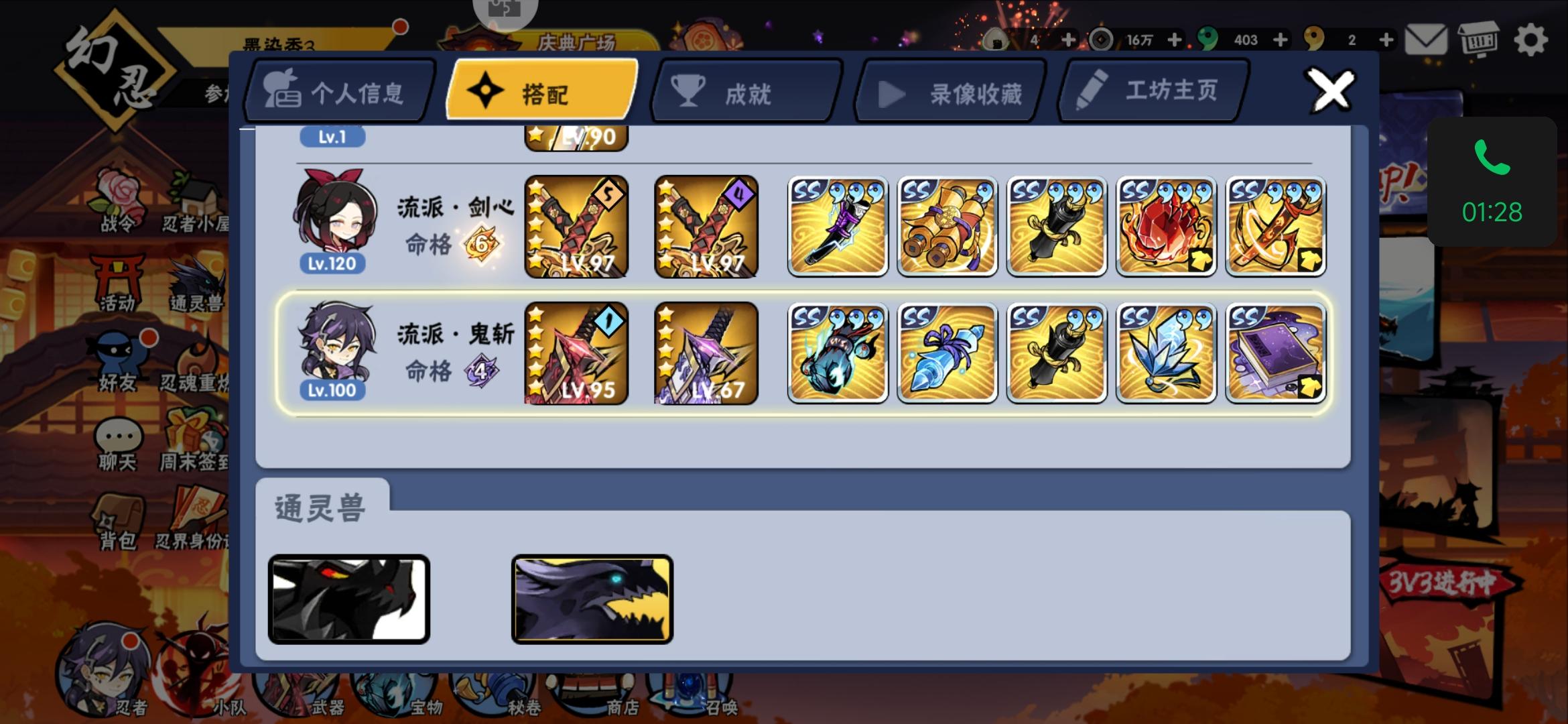1568x724 pixels.
Task: Select the LV 95 red sword equipment
Action: 575,353
